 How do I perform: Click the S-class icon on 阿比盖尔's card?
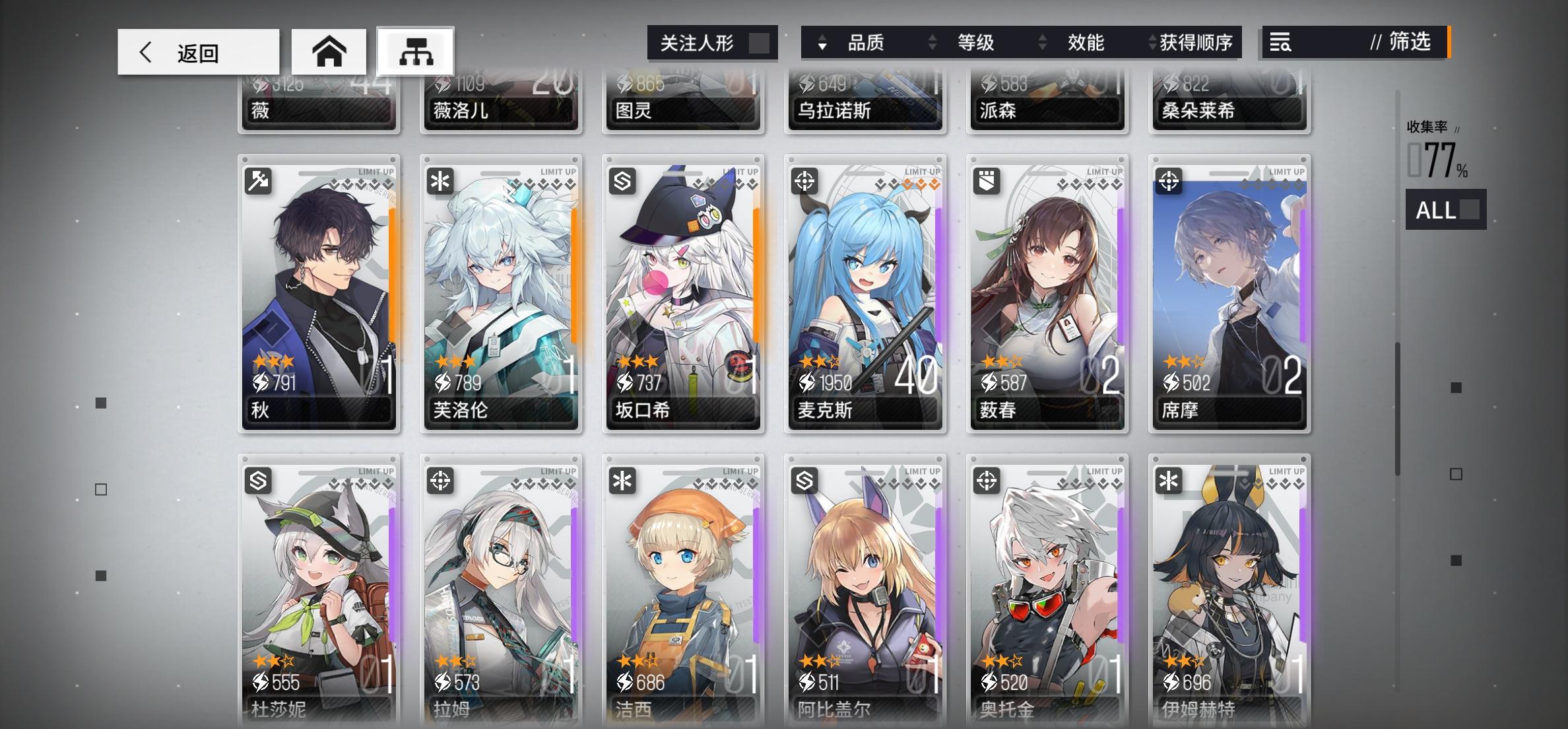pos(806,482)
